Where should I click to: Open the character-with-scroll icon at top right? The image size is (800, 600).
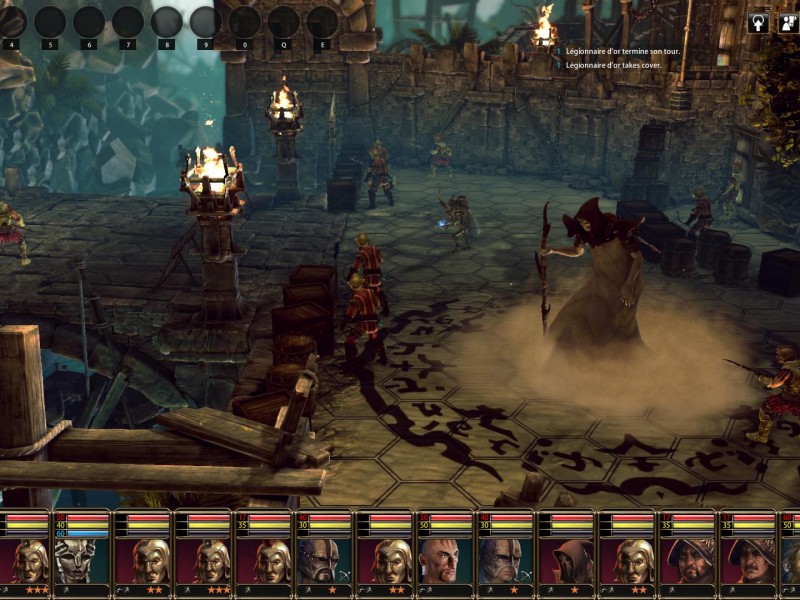(785, 22)
